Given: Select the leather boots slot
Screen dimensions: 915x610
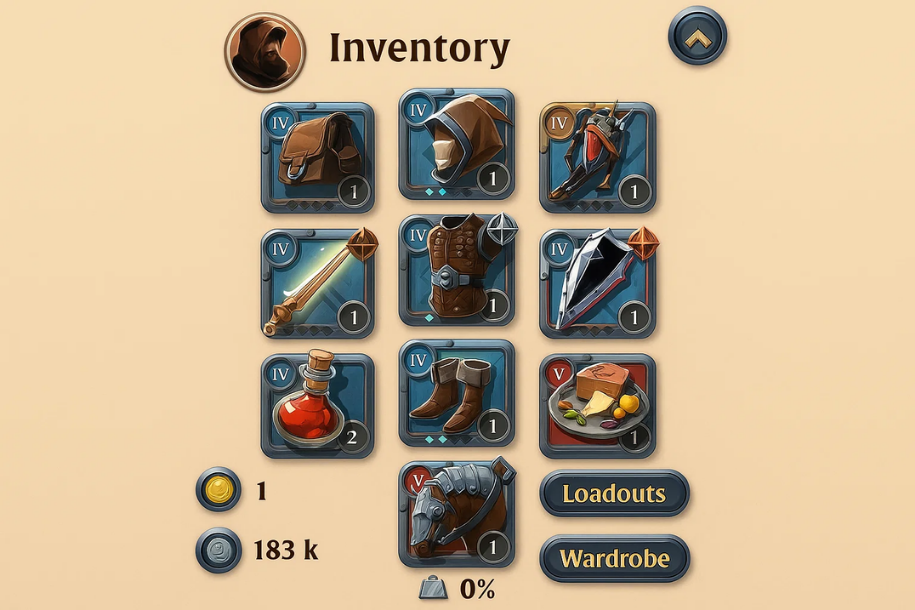Looking at the screenshot, I should point(457,392).
